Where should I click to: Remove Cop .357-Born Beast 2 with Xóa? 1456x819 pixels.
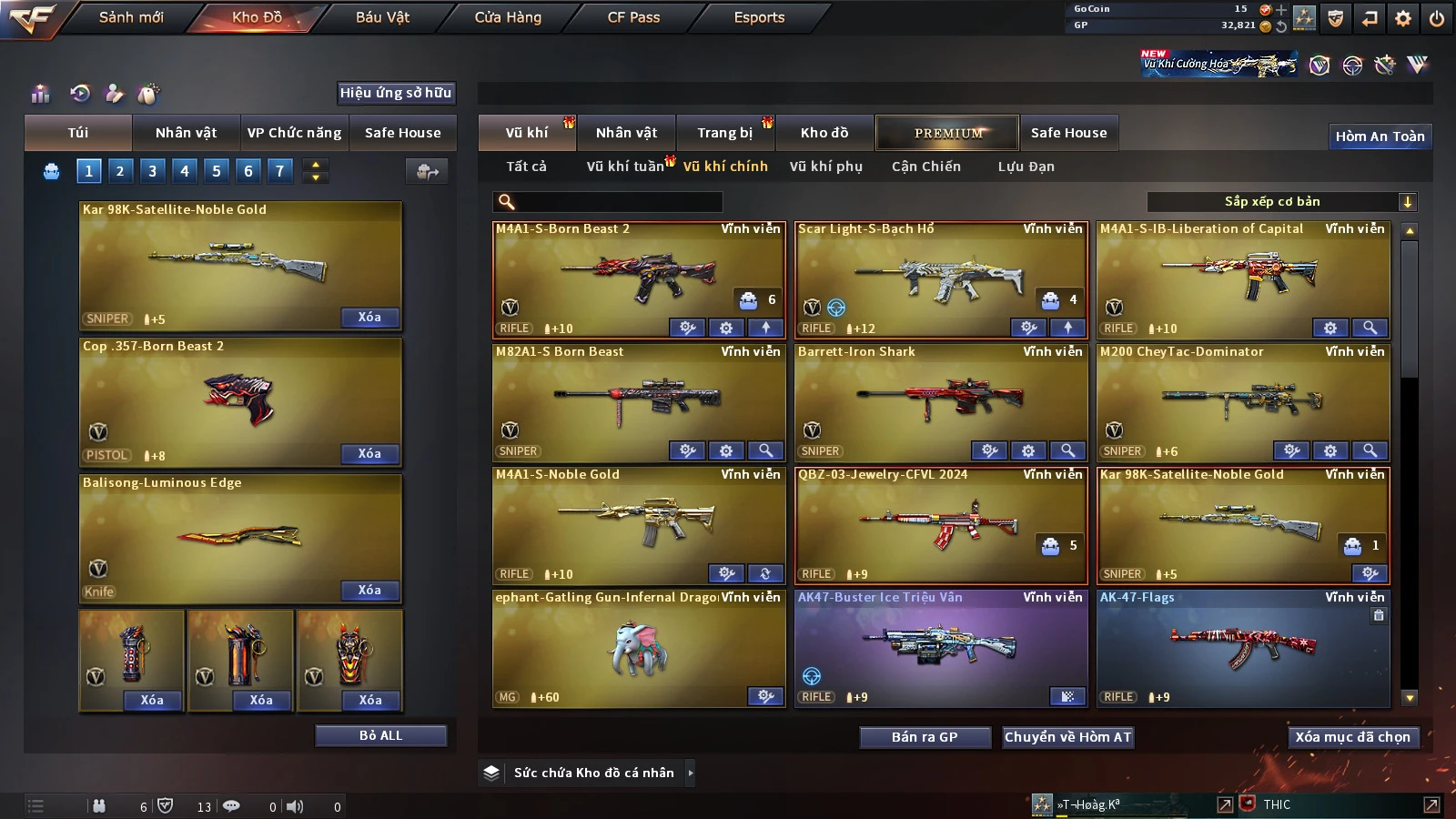[369, 453]
